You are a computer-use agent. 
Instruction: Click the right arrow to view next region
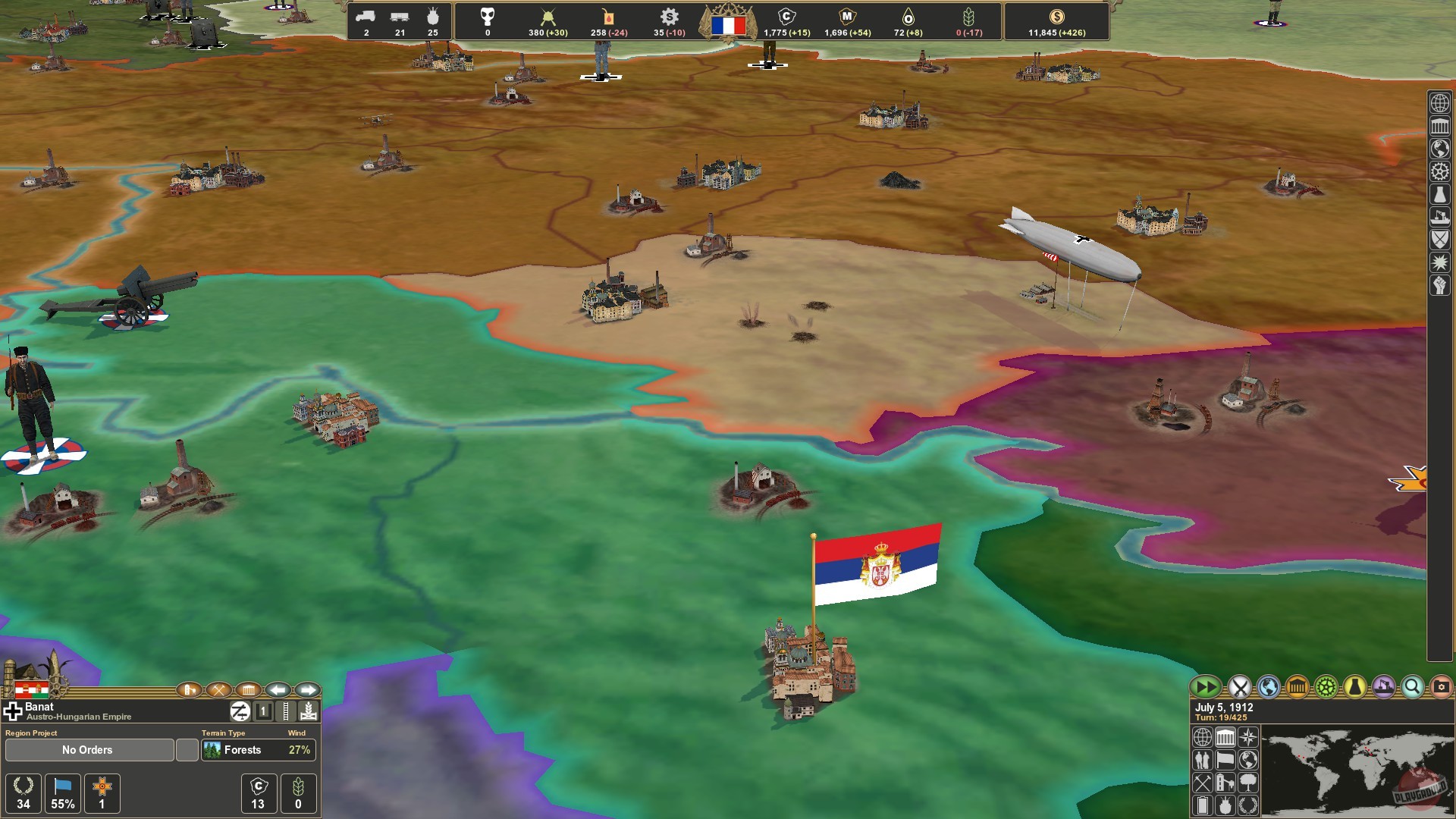point(306,690)
